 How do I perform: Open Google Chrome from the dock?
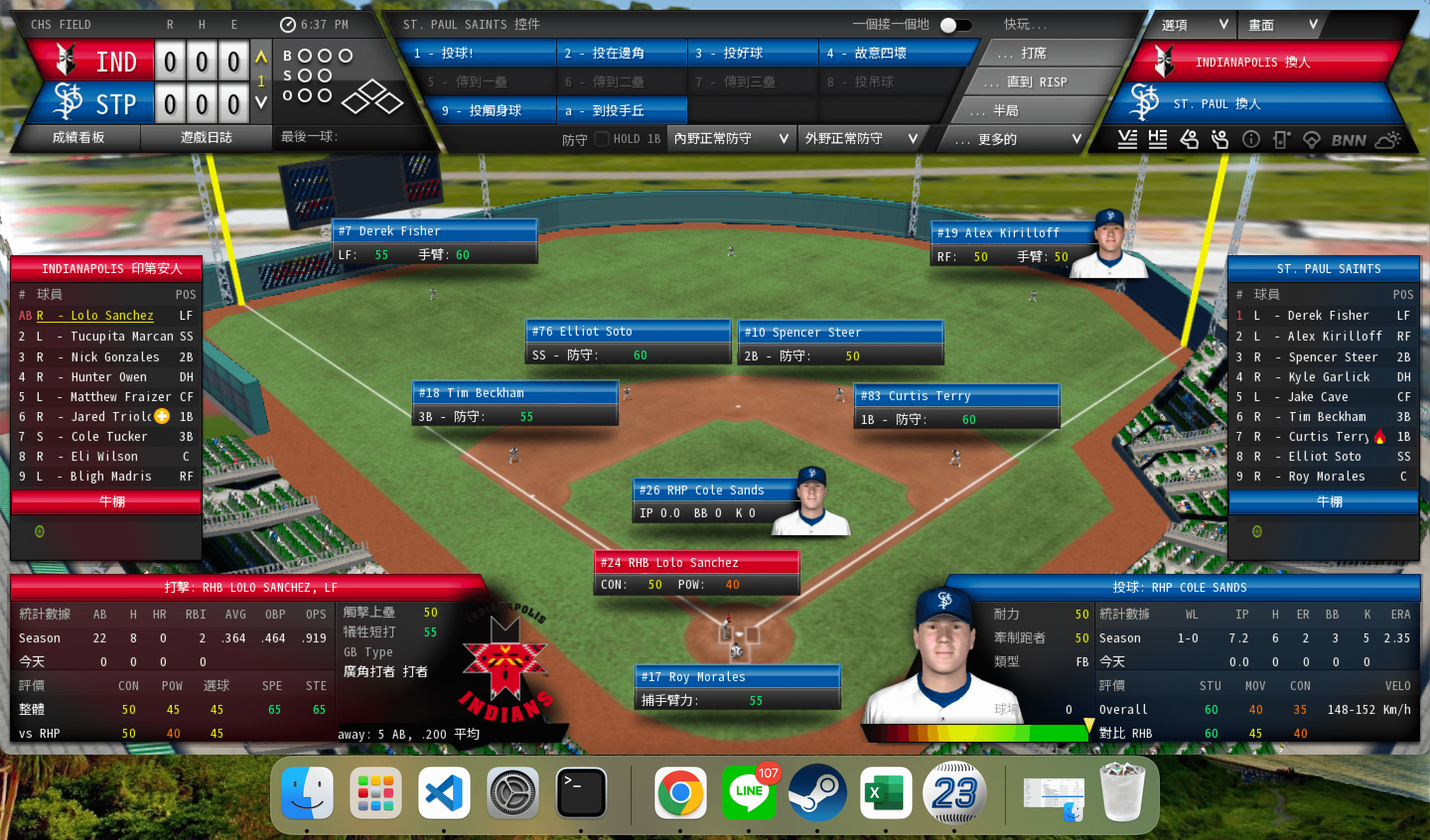tap(680, 792)
